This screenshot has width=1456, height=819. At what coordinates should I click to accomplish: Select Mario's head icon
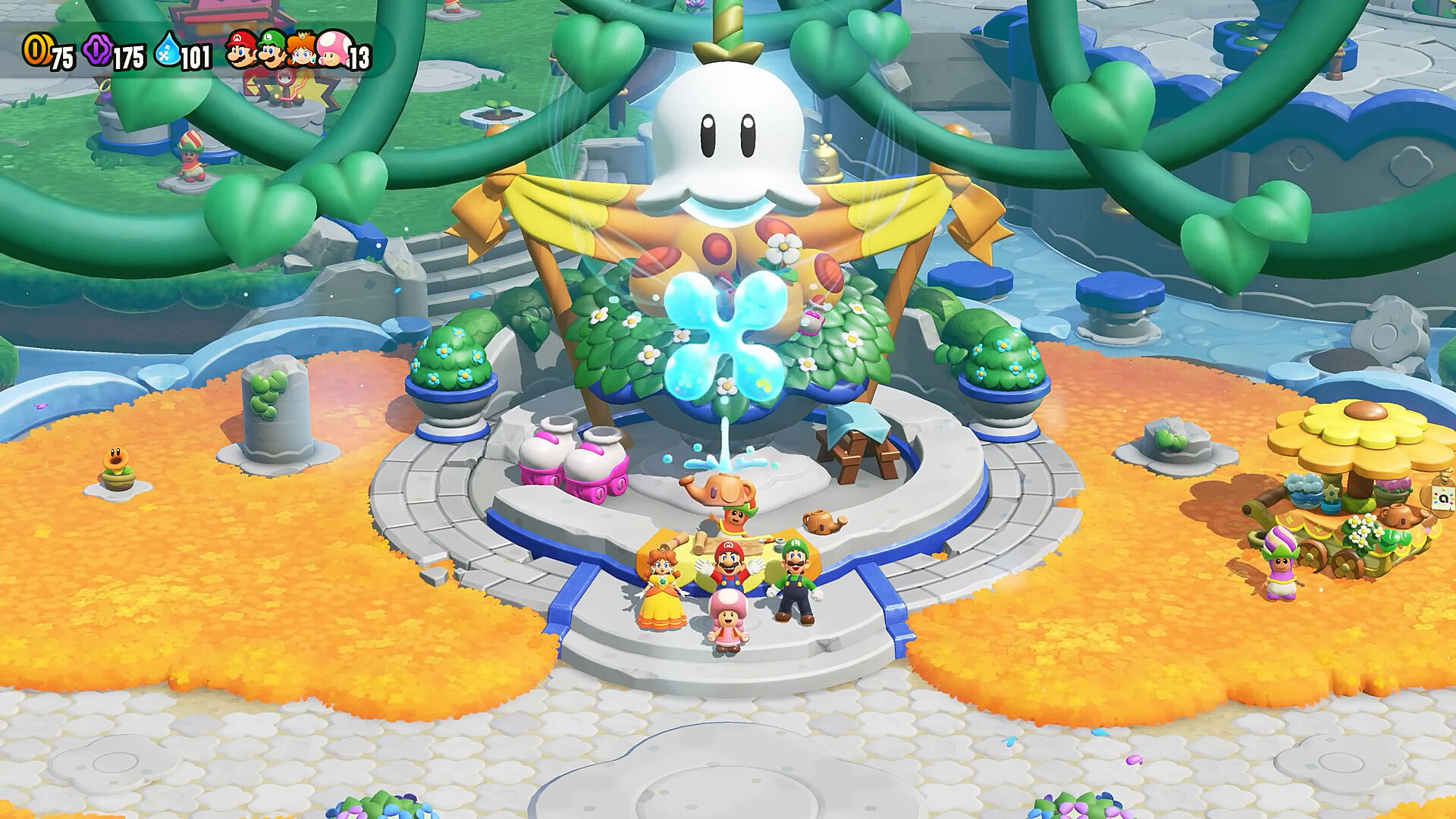point(243,50)
